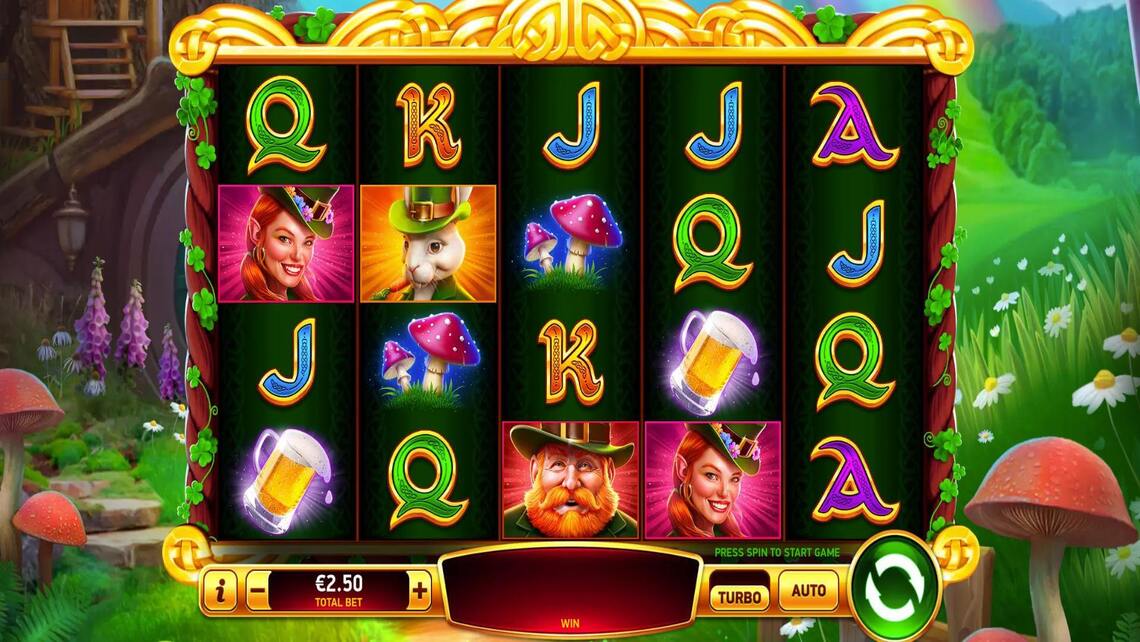Open the paytable info button
This screenshot has width=1140, height=642.
click(x=220, y=591)
